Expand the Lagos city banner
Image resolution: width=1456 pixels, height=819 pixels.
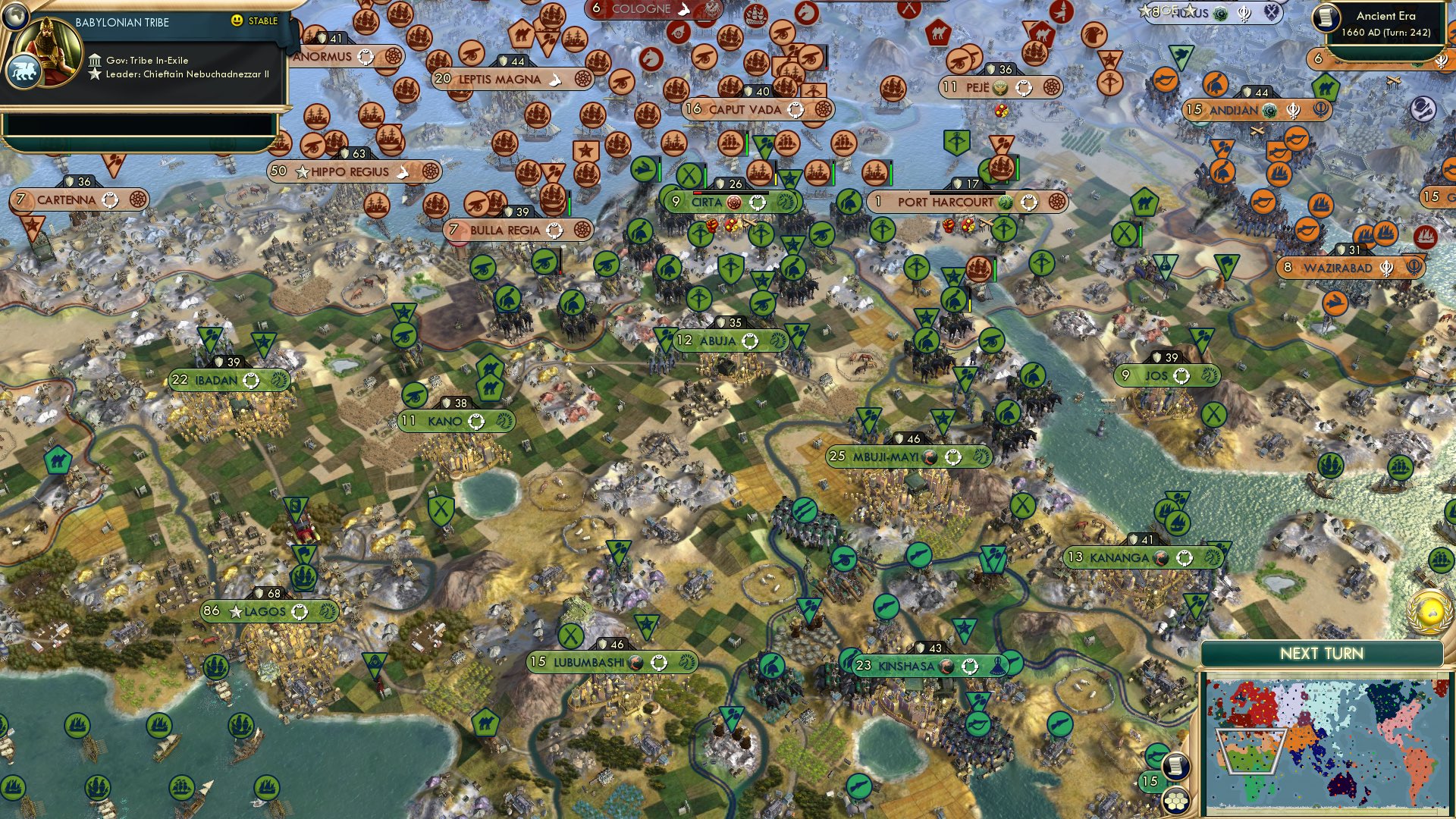click(265, 609)
